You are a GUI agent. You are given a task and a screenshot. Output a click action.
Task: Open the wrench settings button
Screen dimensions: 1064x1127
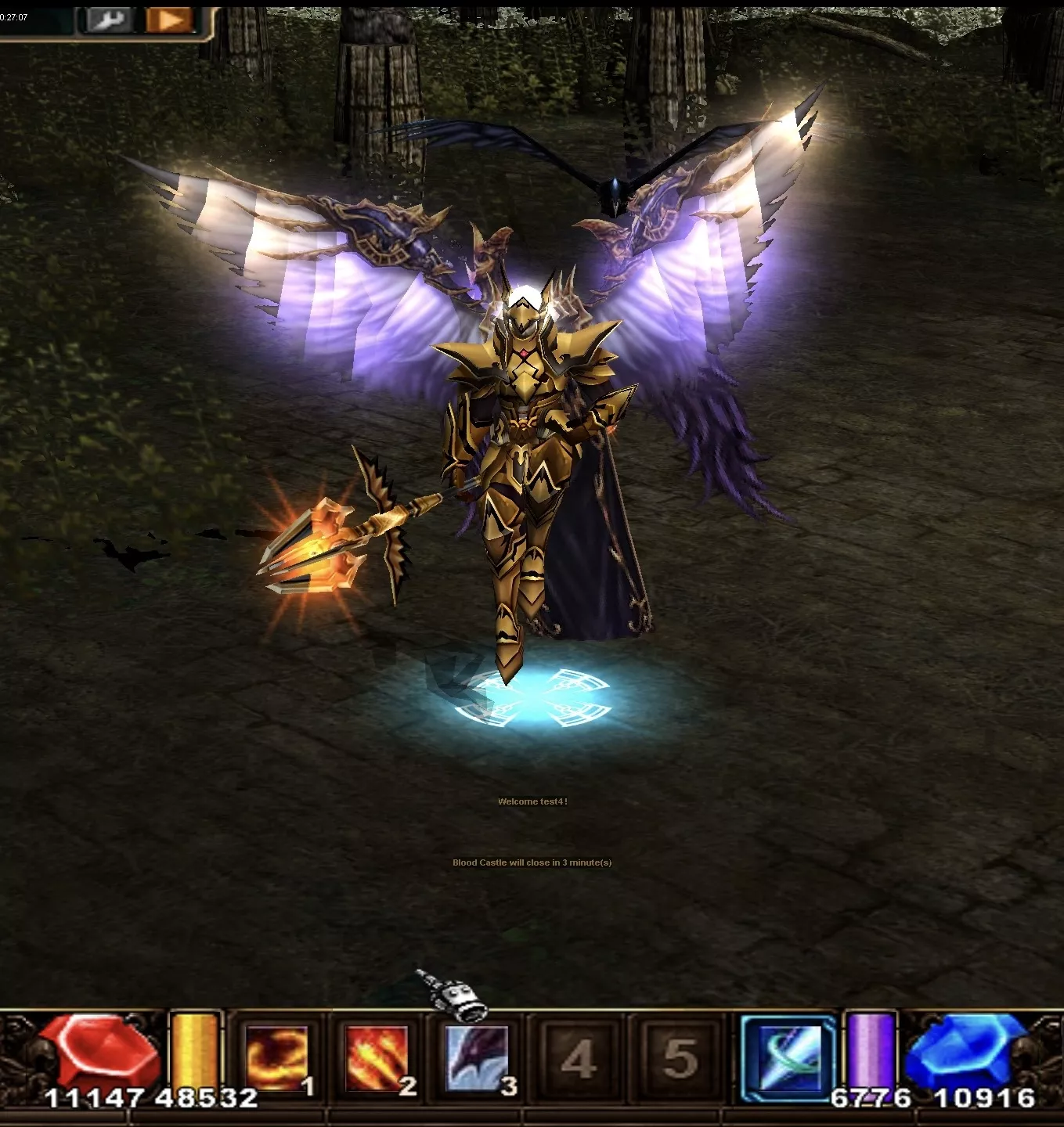[107, 20]
